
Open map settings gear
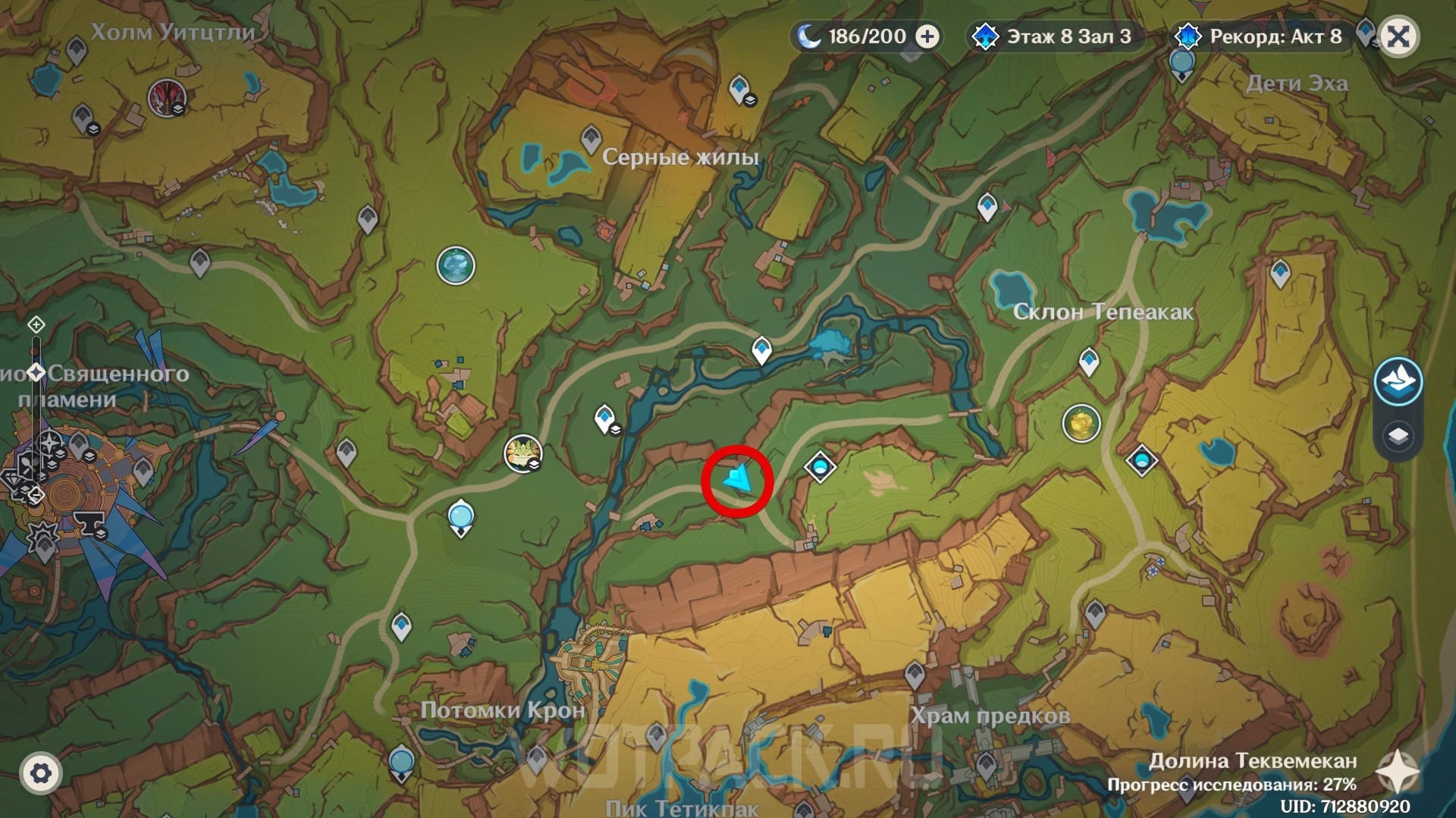pyautogui.click(x=41, y=773)
